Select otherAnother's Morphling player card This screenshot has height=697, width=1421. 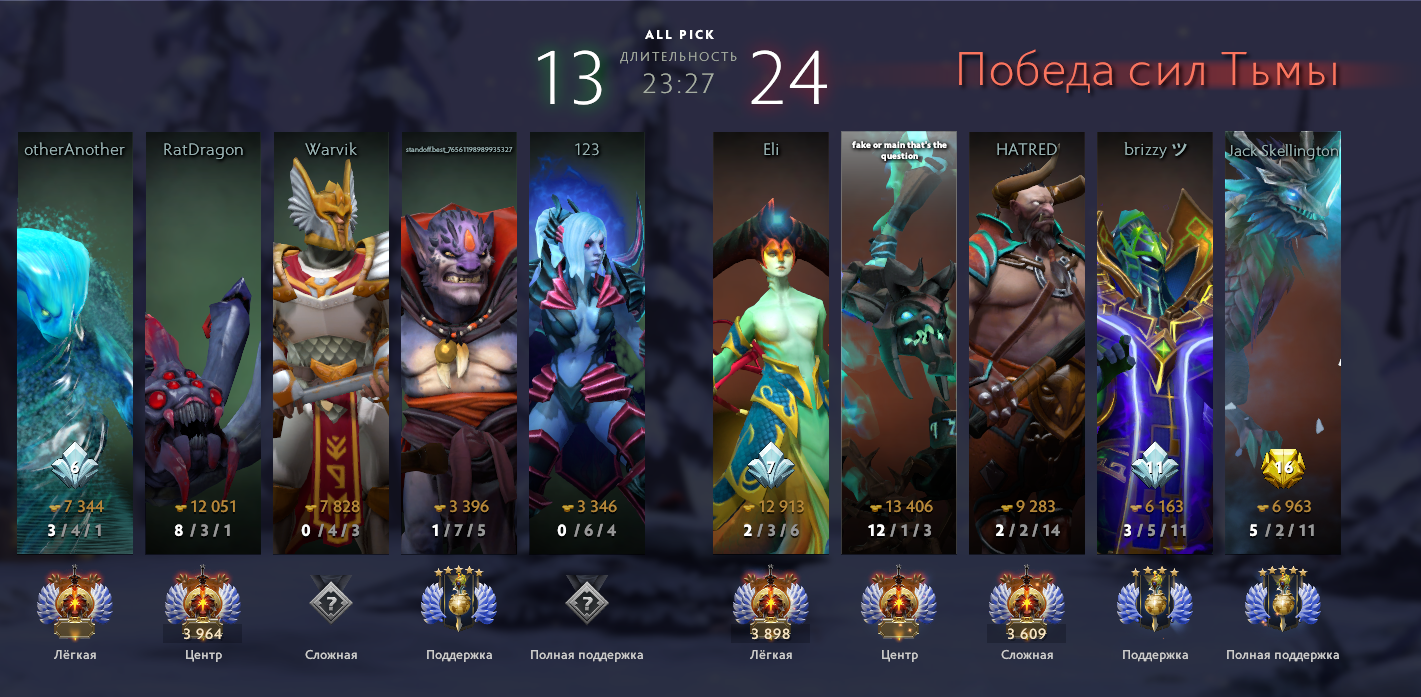[x=75, y=340]
